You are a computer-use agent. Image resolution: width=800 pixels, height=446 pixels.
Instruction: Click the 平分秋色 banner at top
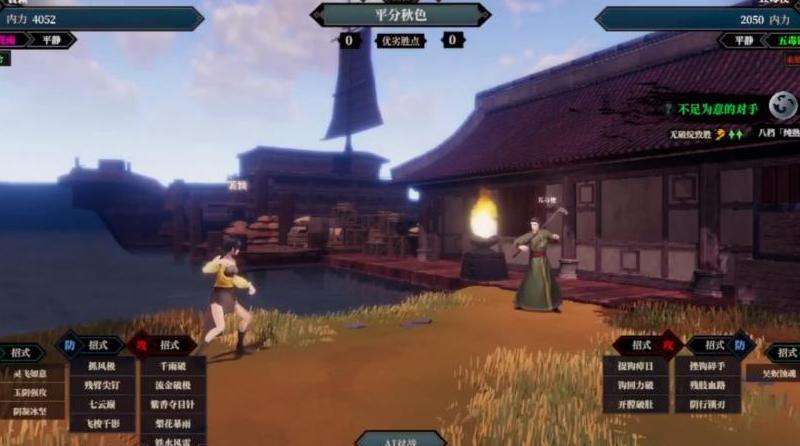(400, 15)
